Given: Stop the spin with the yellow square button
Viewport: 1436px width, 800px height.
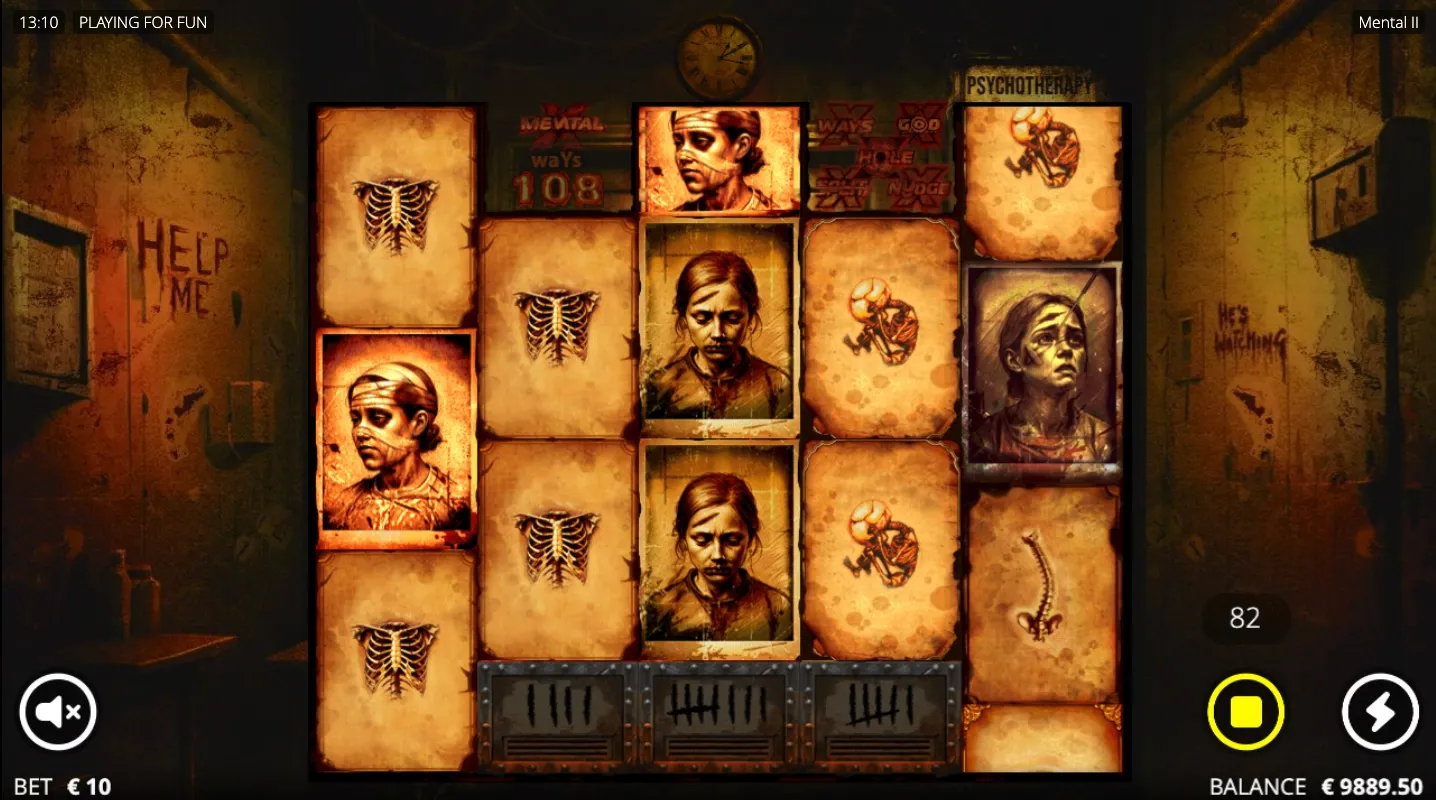Looking at the screenshot, I should (1245, 712).
